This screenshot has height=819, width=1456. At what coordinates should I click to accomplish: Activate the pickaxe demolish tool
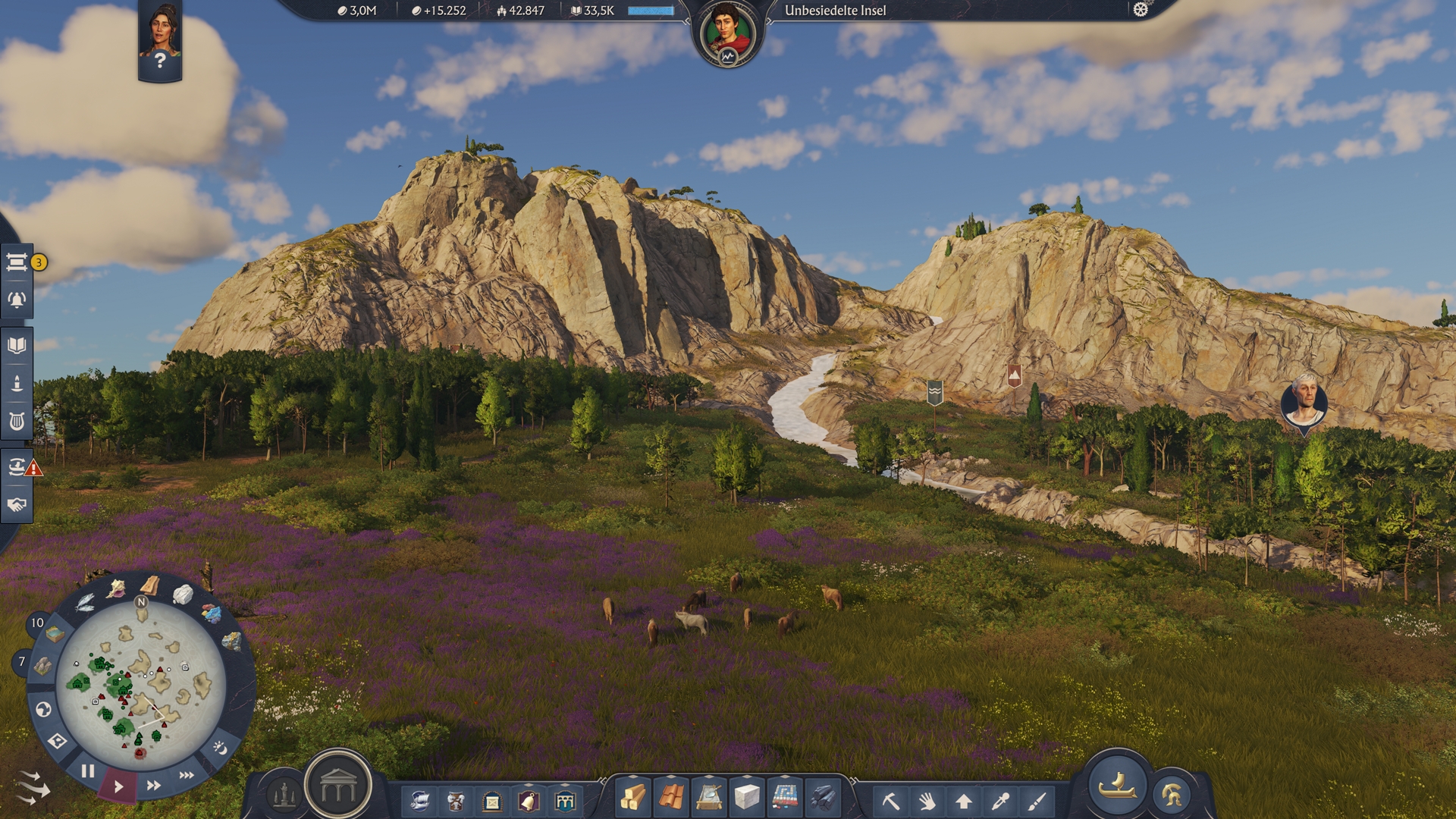890,800
